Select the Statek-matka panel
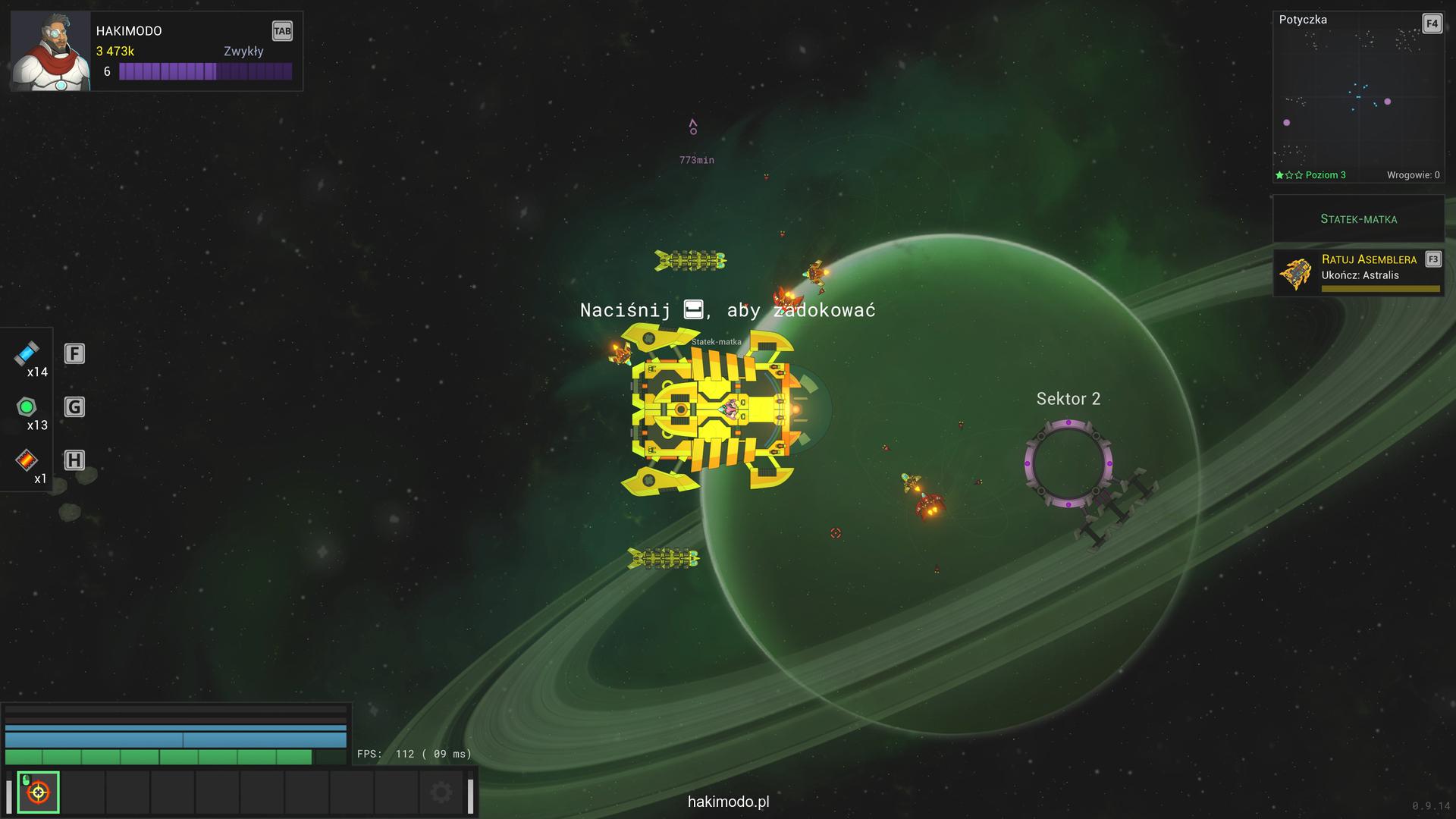The image size is (1456, 819). point(1358,219)
